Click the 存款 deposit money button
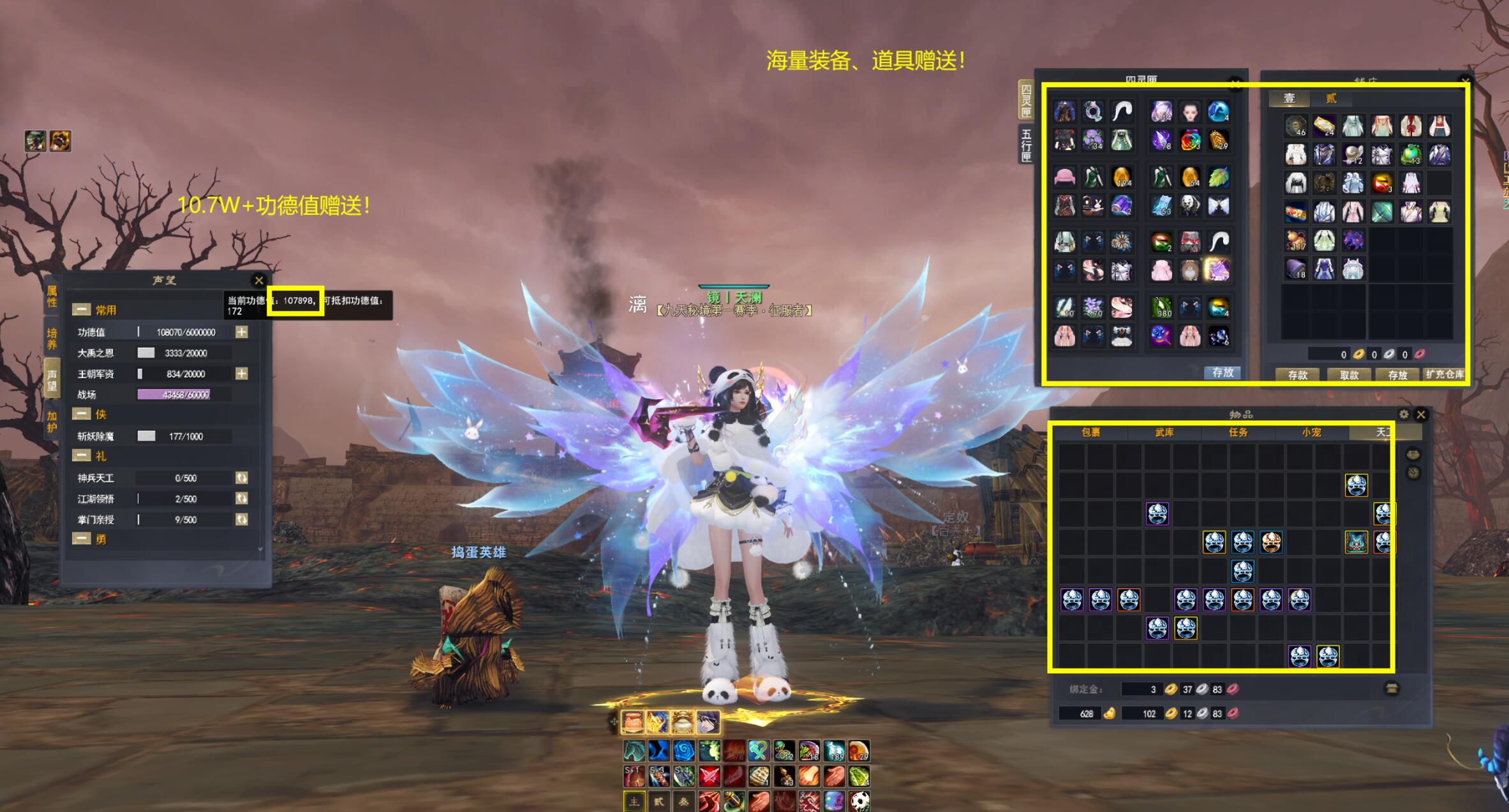1509x812 pixels. pos(1298,375)
